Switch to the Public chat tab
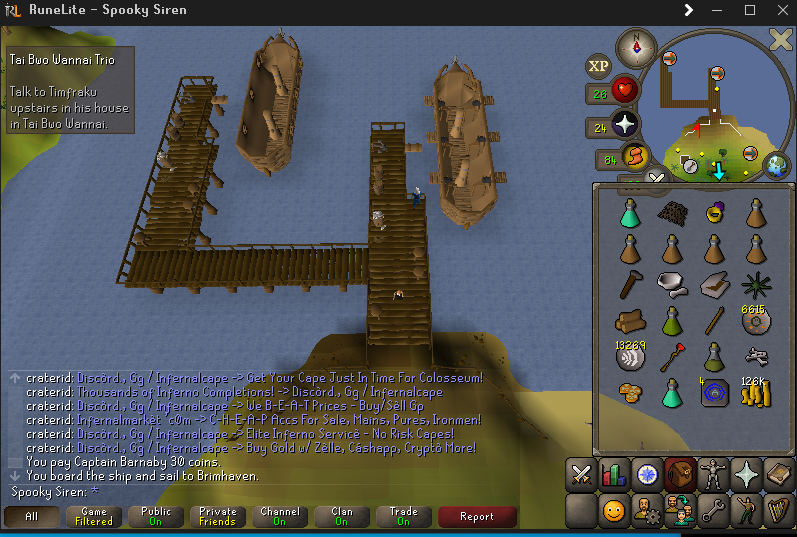This screenshot has height=537, width=797. pyautogui.click(x=156, y=517)
